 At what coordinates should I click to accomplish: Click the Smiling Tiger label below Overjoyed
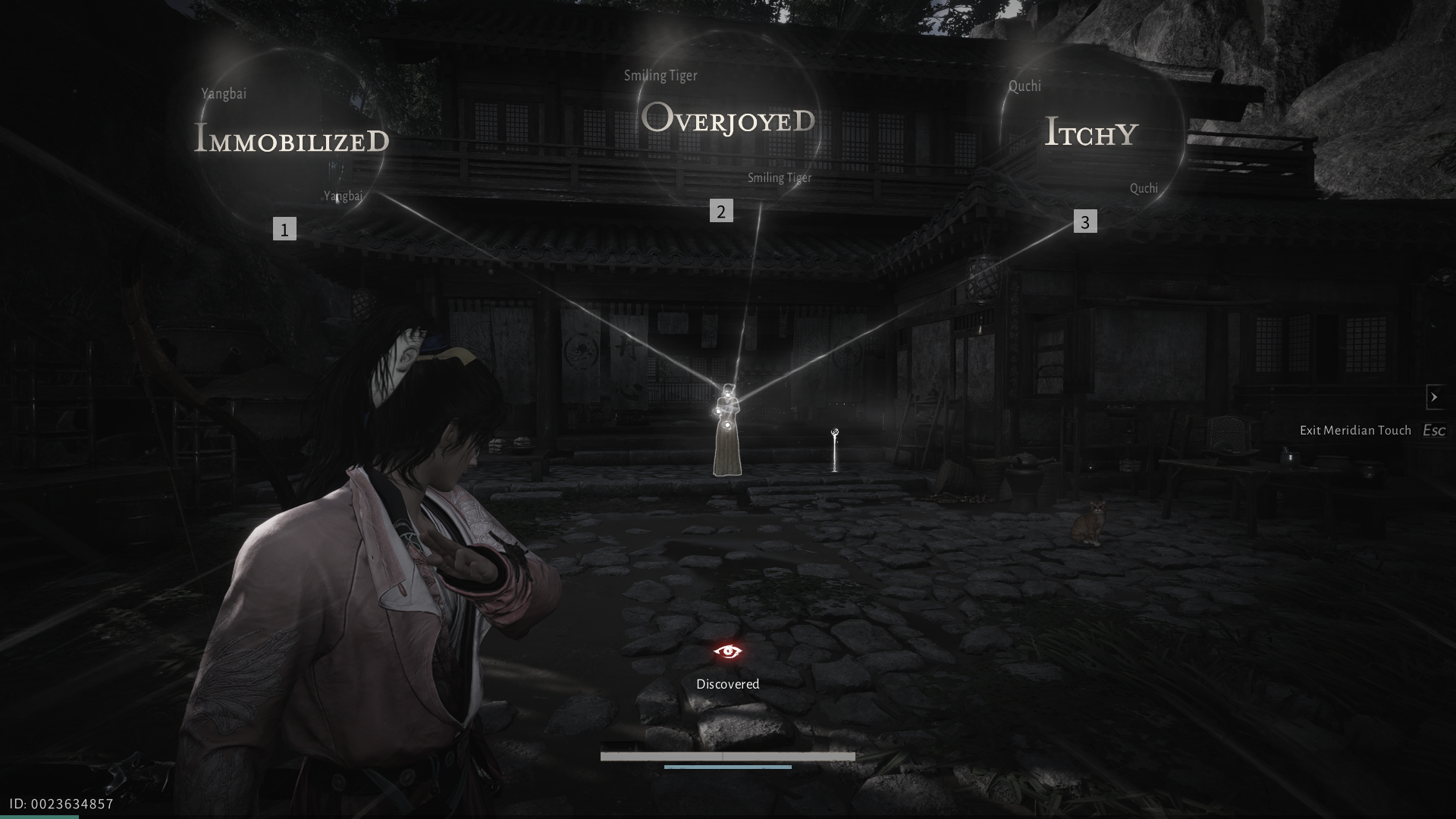(778, 177)
